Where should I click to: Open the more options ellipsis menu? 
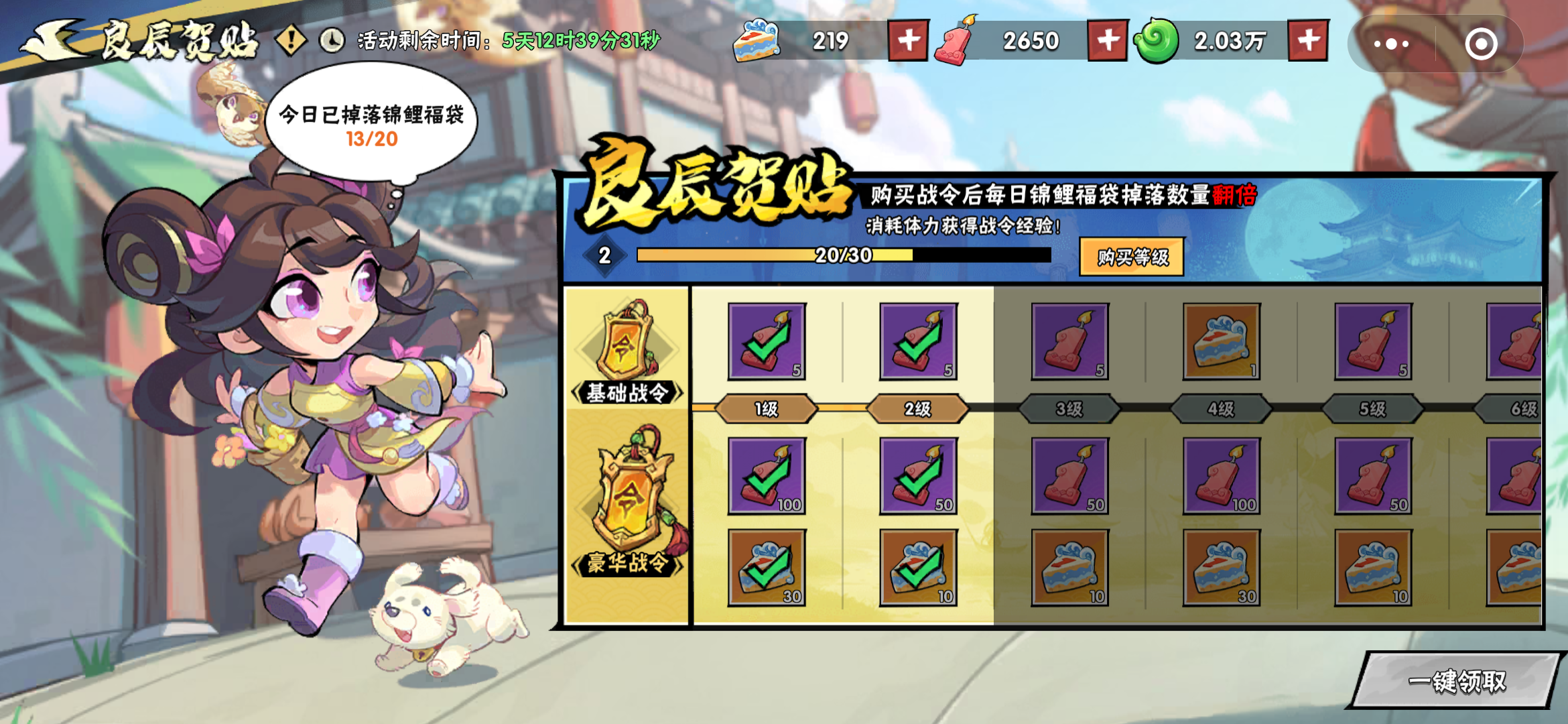[1391, 43]
